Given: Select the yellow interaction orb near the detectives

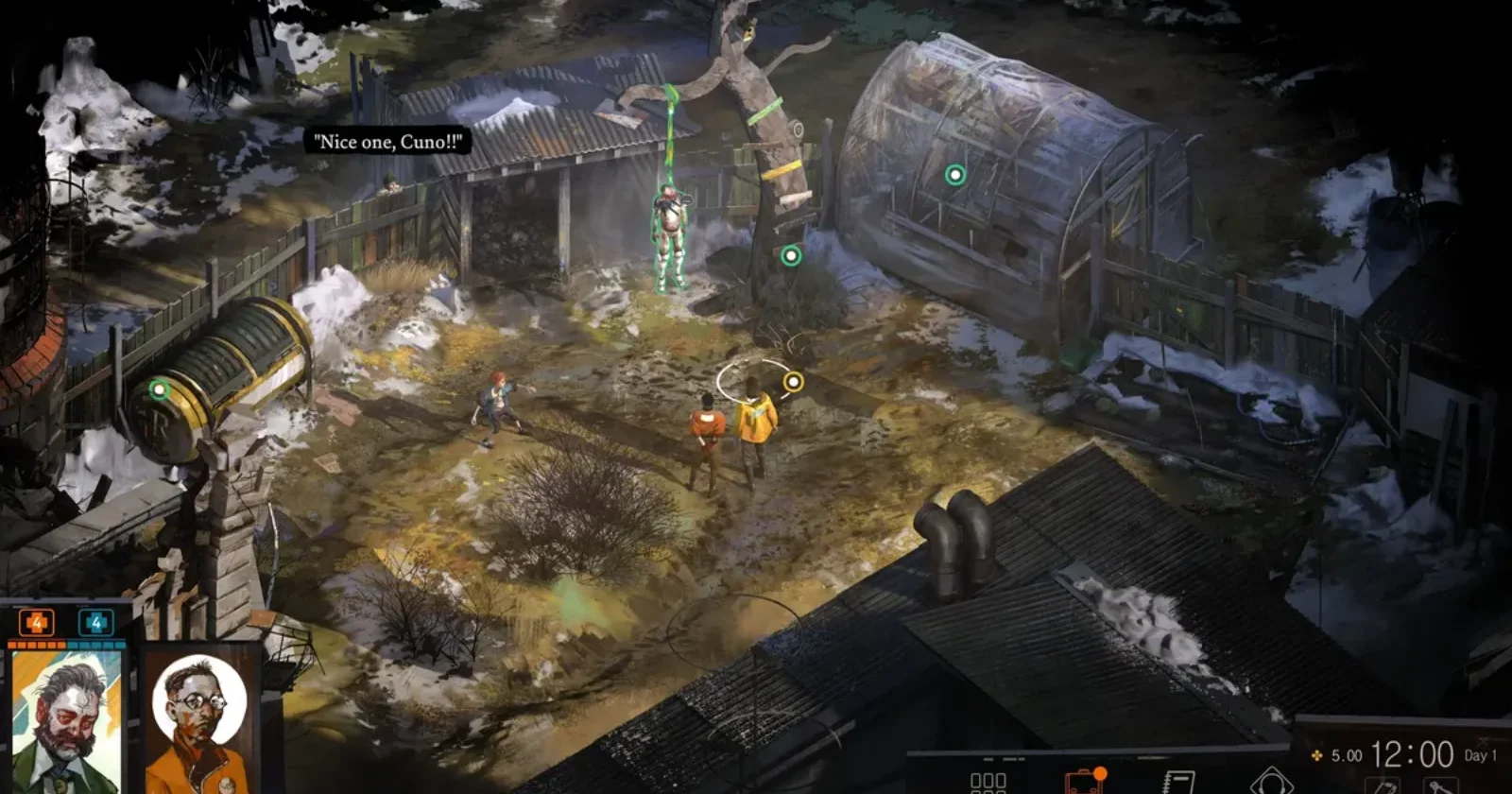Looking at the screenshot, I should point(793,382).
